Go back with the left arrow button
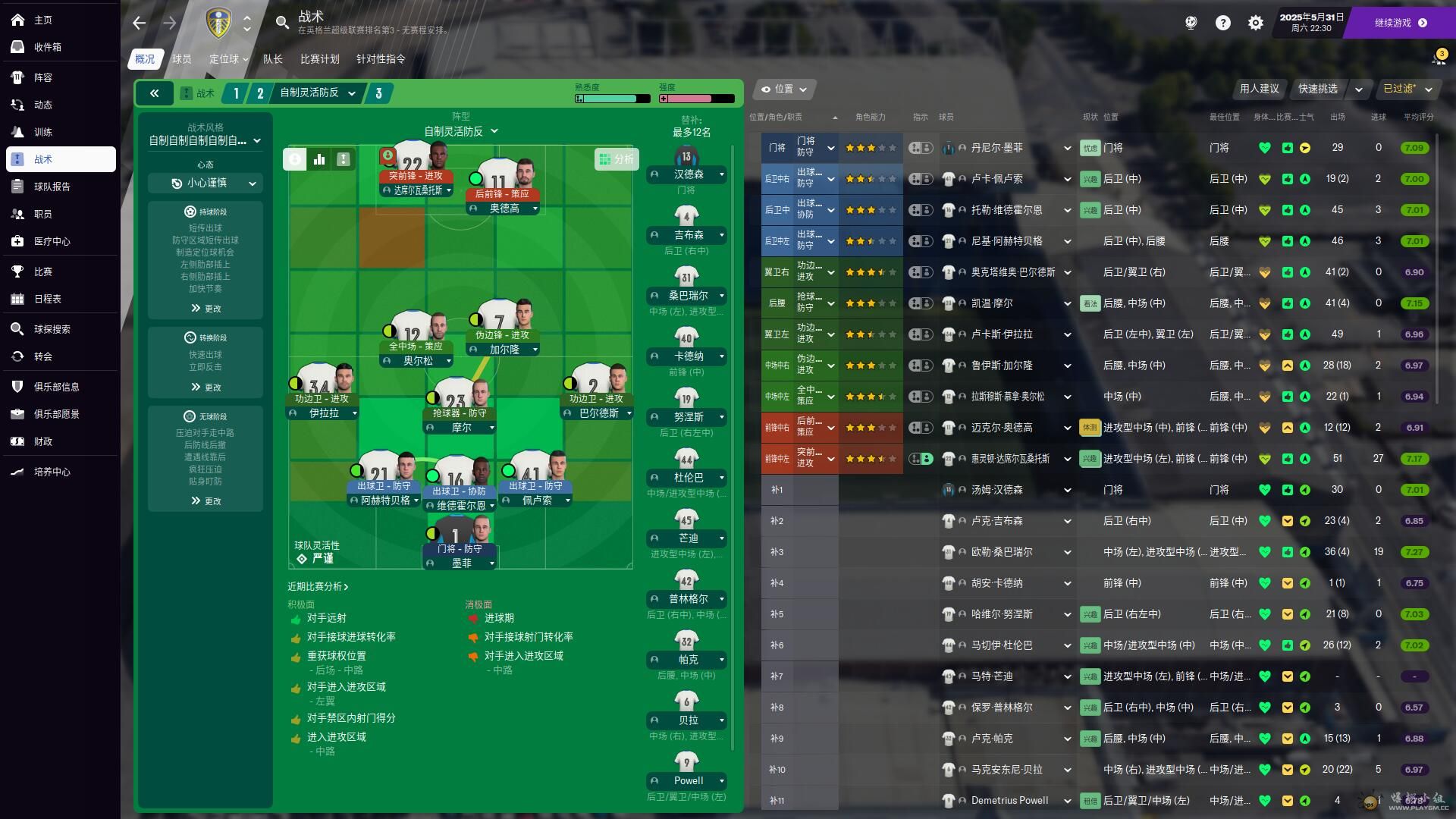Viewport: 1456px width, 819px height. tap(139, 23)
